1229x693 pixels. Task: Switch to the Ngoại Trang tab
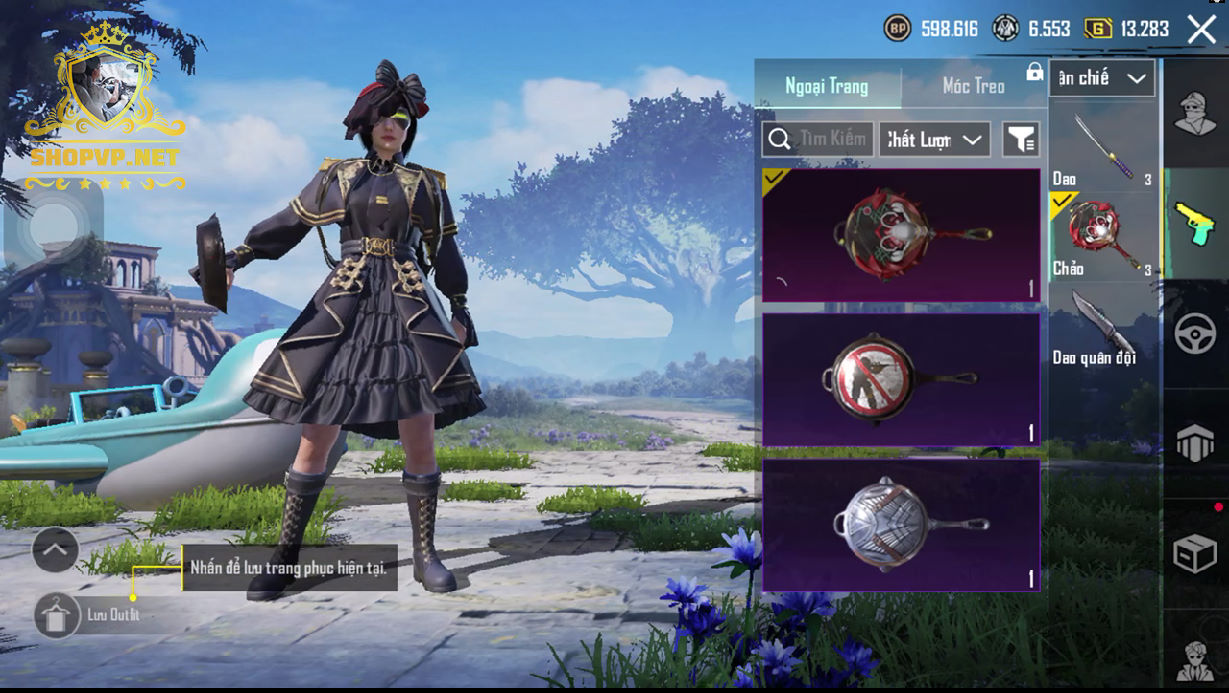(827, 86)
